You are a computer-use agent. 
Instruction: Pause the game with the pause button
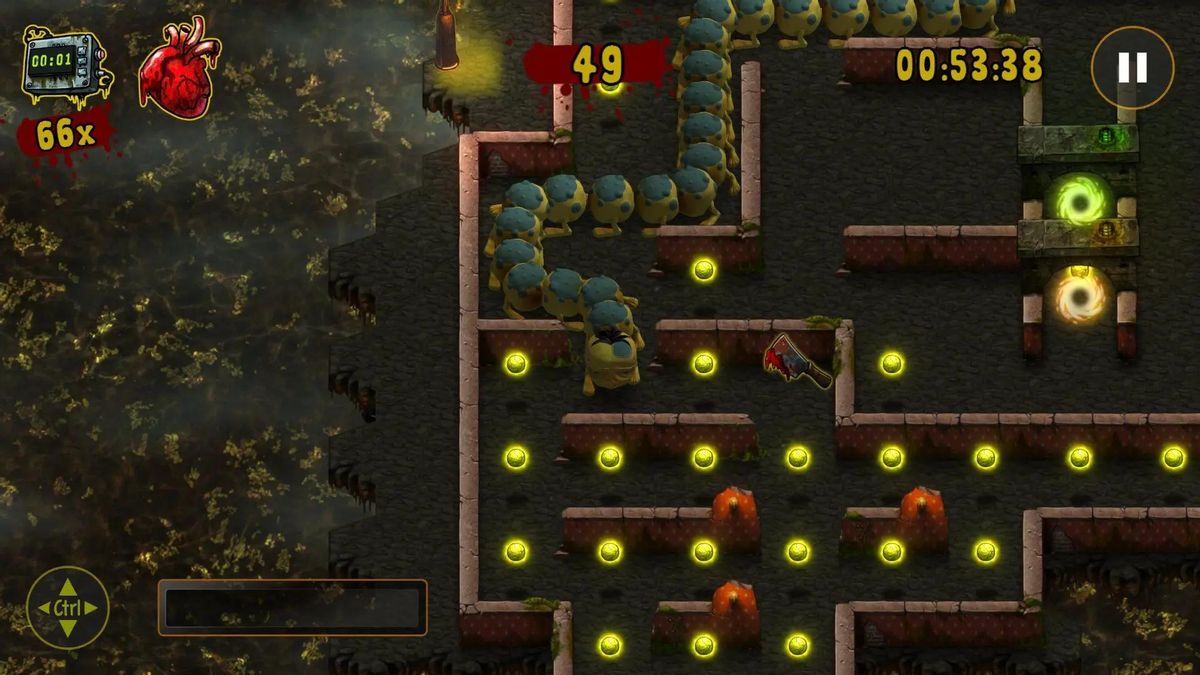coord(1132,67)
